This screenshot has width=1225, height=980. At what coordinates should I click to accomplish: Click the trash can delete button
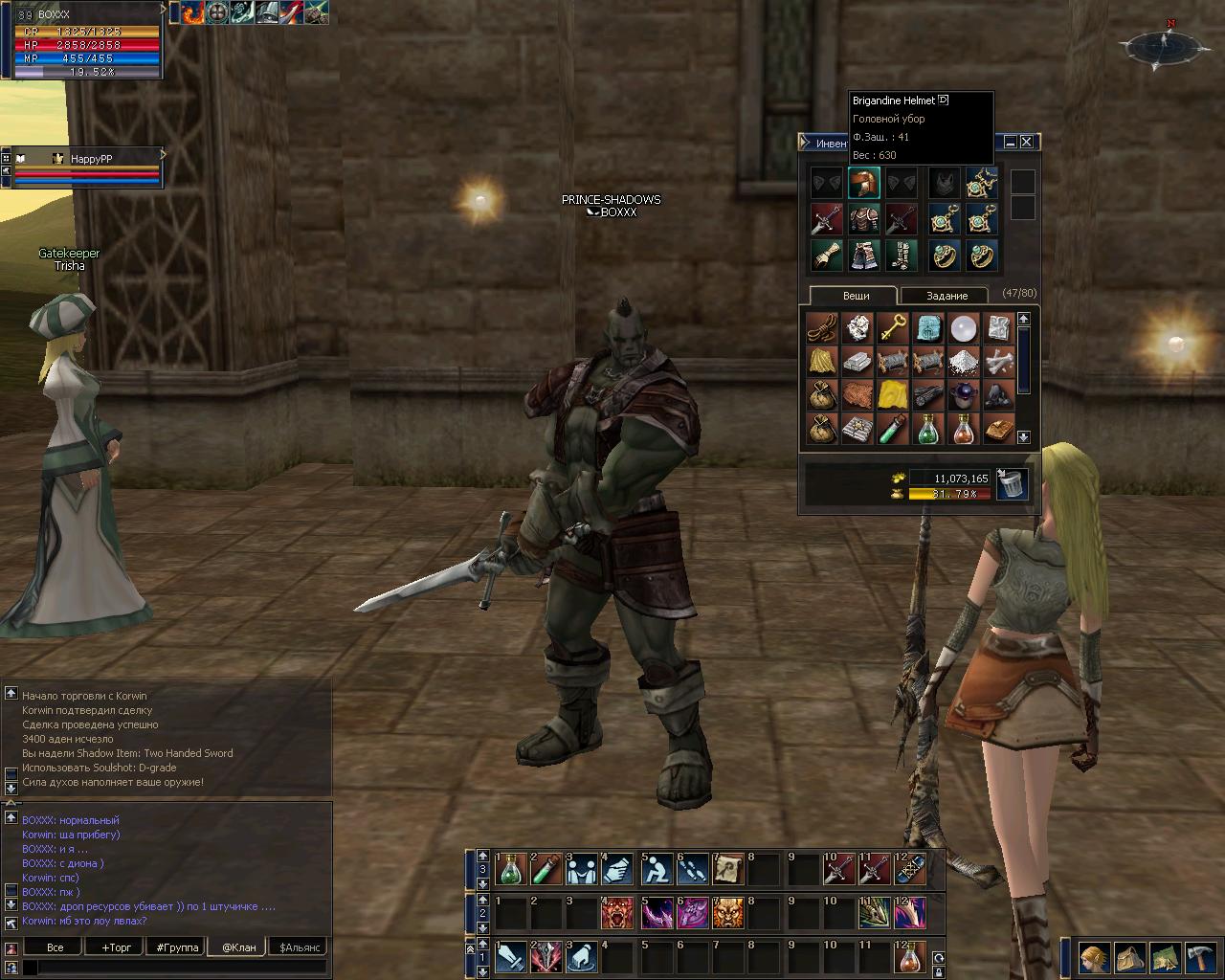[1012, 484]
